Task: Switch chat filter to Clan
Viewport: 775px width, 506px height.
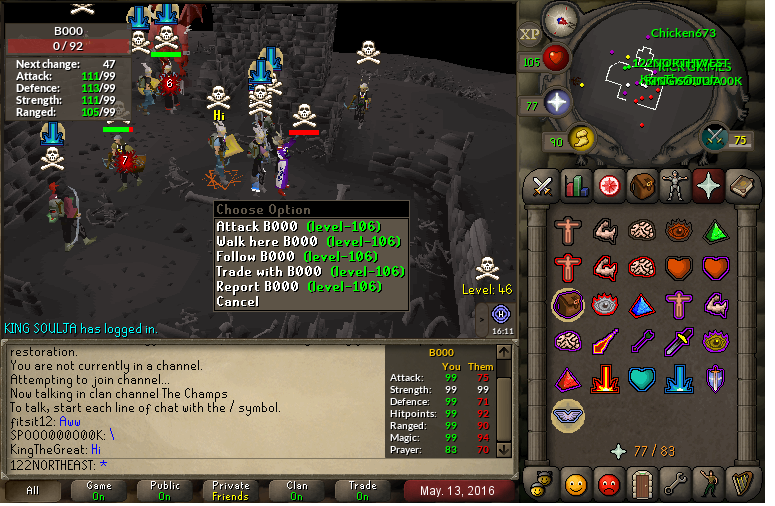Action: pos(297,490)
